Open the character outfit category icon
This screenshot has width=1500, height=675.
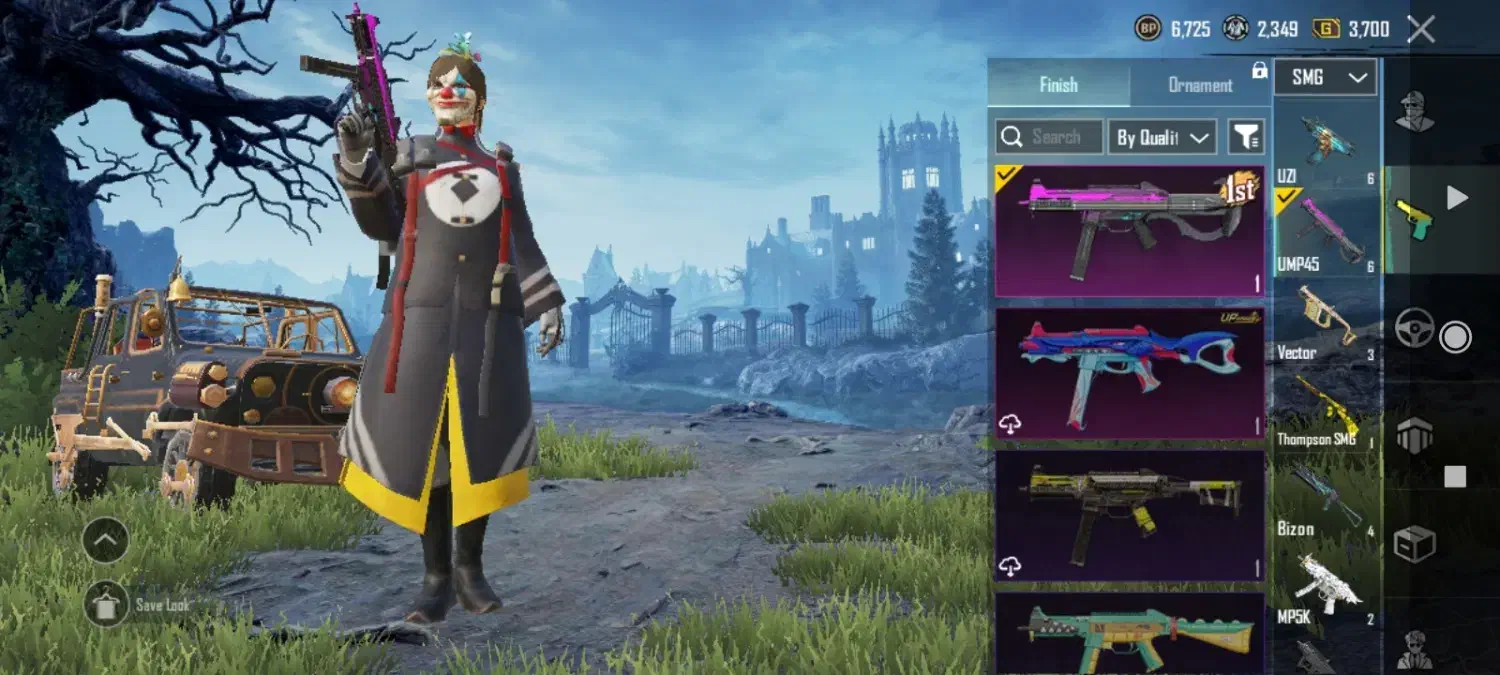click(x=1414, y=111)
